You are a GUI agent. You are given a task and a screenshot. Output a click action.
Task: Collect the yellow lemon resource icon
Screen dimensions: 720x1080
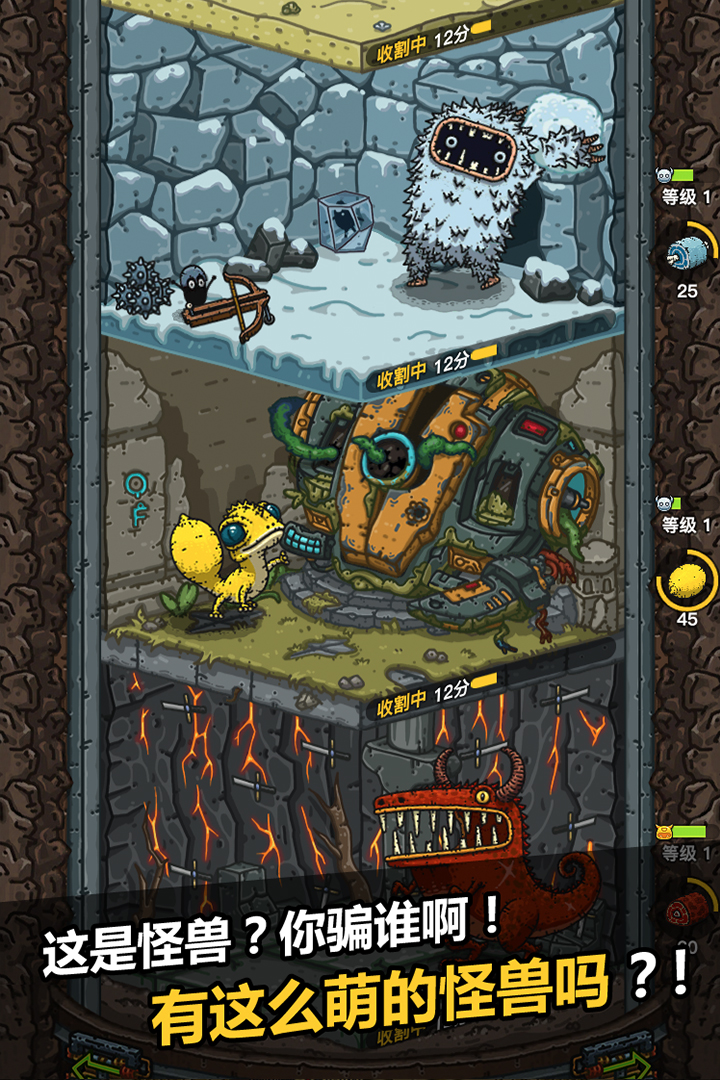click(687, 581)
